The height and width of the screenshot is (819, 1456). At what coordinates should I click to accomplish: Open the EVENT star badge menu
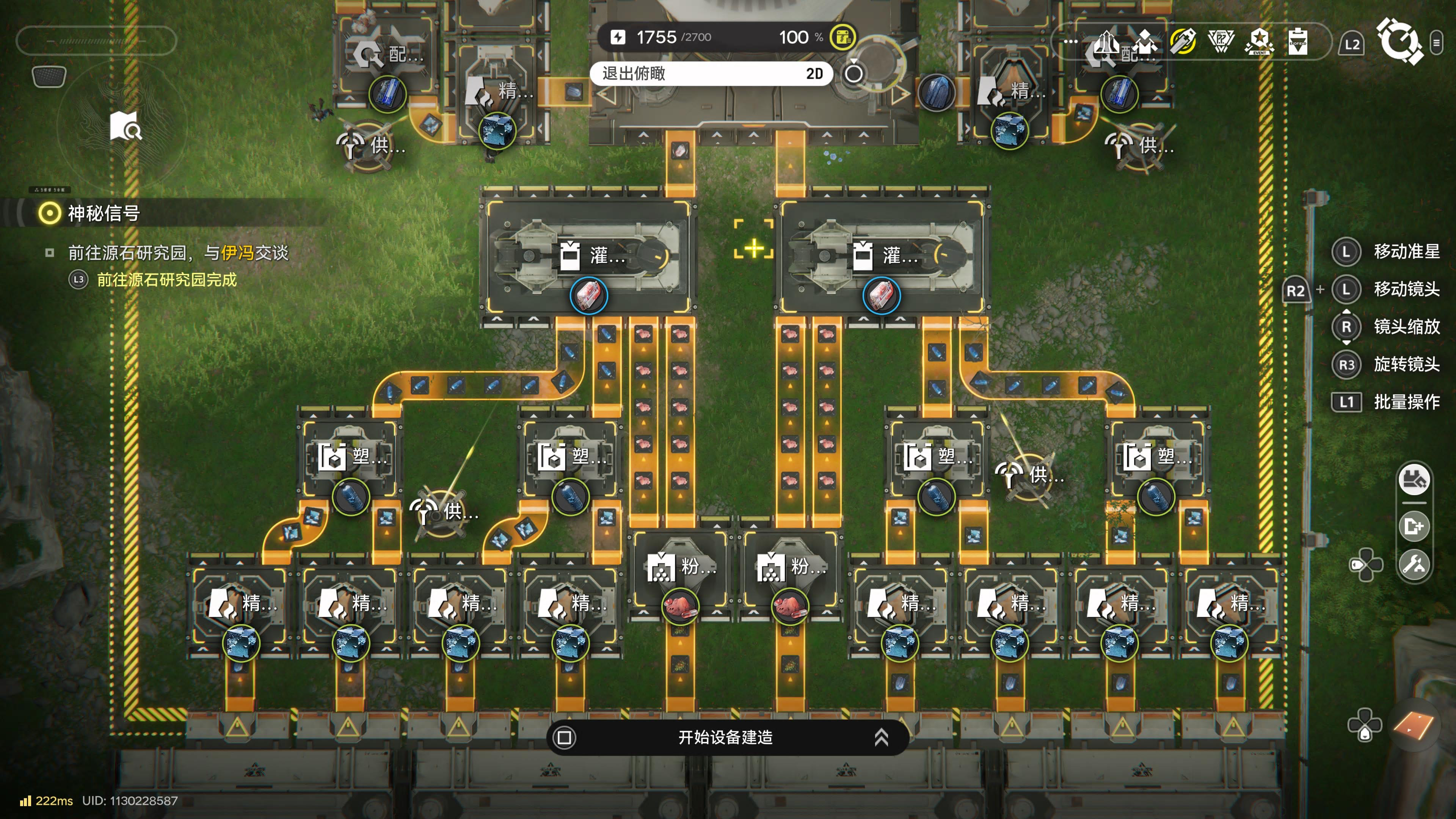tap(1259, 42)
